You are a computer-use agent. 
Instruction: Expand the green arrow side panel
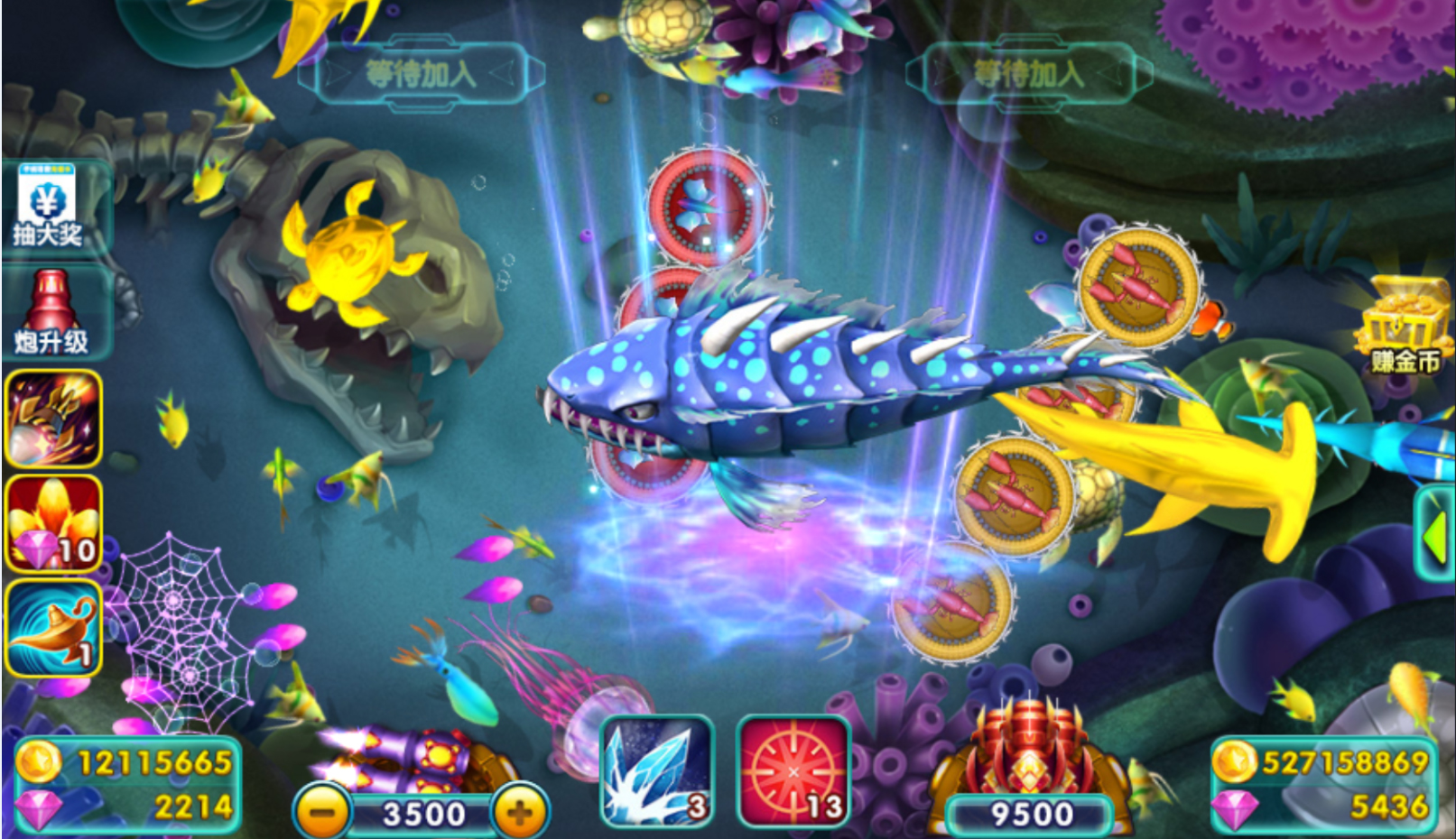click(x=1435, y=534)
